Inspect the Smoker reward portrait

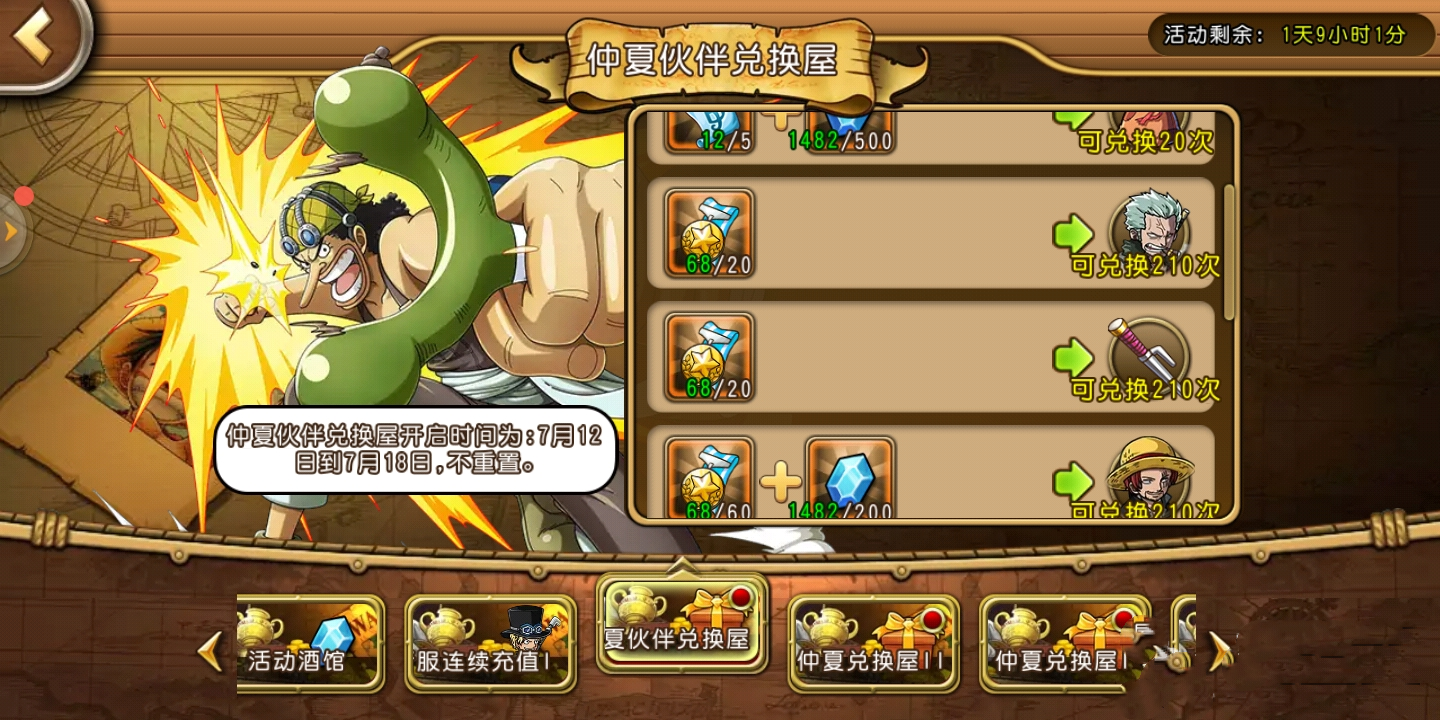[x=1149, y=224]
